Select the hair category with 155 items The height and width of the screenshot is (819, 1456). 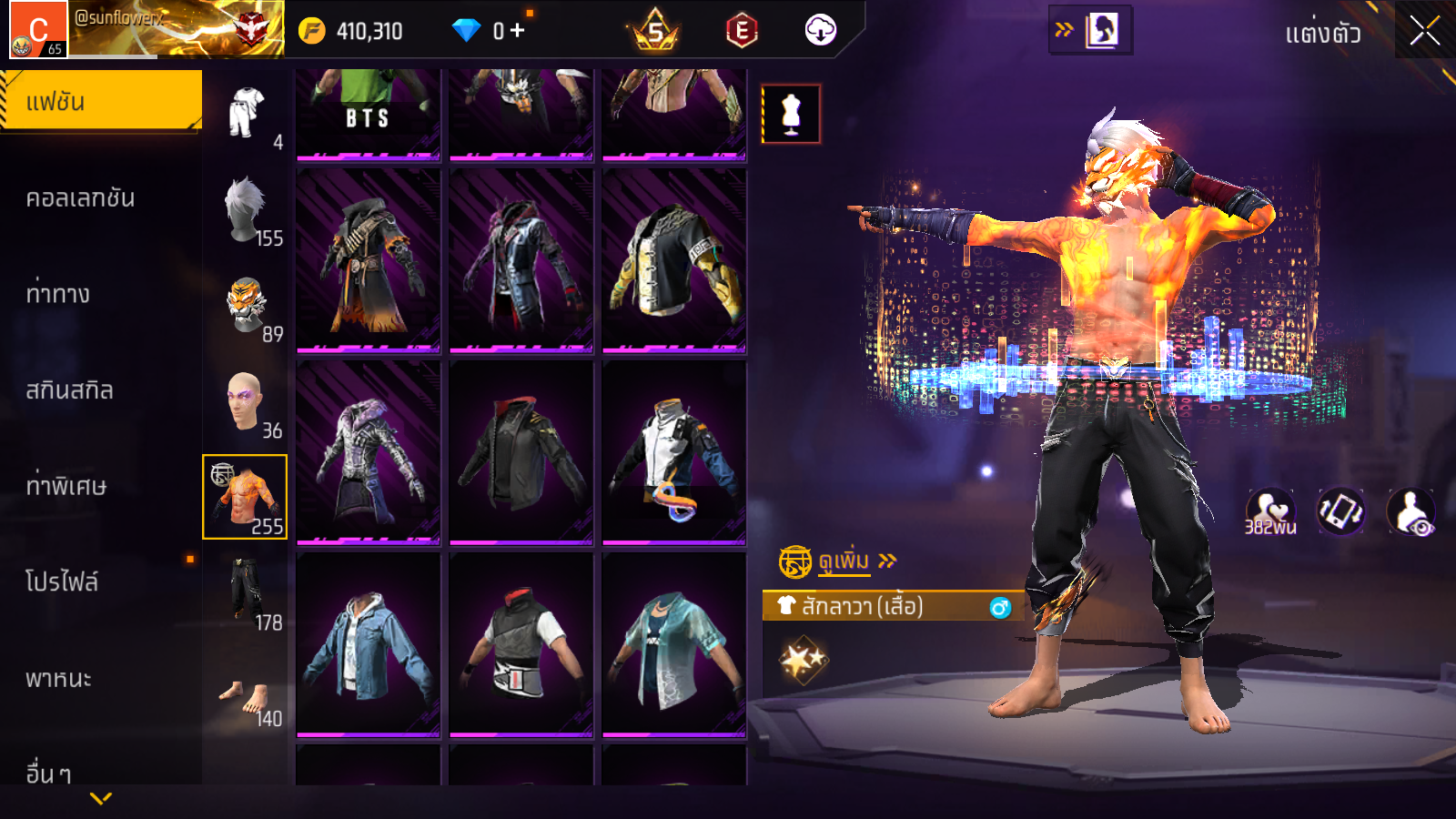(246, 211)
